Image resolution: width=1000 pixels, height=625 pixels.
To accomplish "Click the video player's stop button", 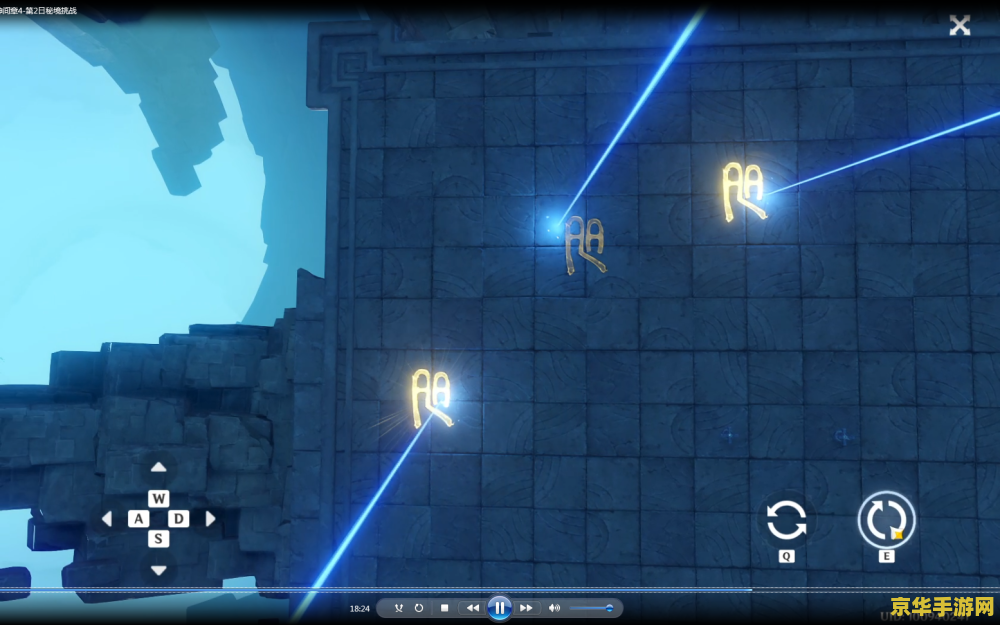I will [445, 608].
